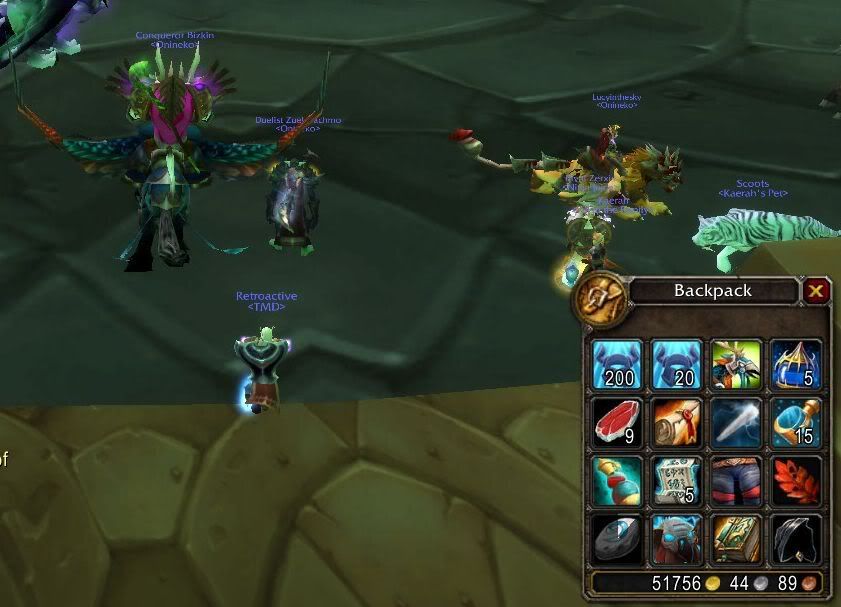Select the black cloak item slot
Image resolution: width=841 pixels, height=607 pixels.
coord(796,539)
